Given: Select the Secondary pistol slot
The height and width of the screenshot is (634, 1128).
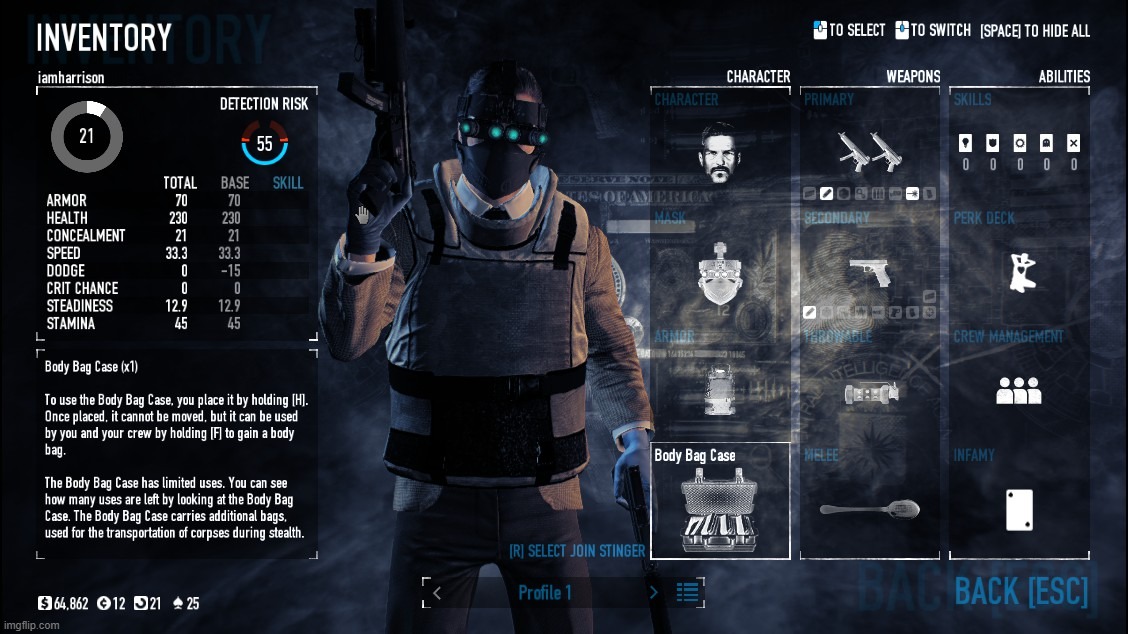Looking at the screenshot, I should (869, 271).
